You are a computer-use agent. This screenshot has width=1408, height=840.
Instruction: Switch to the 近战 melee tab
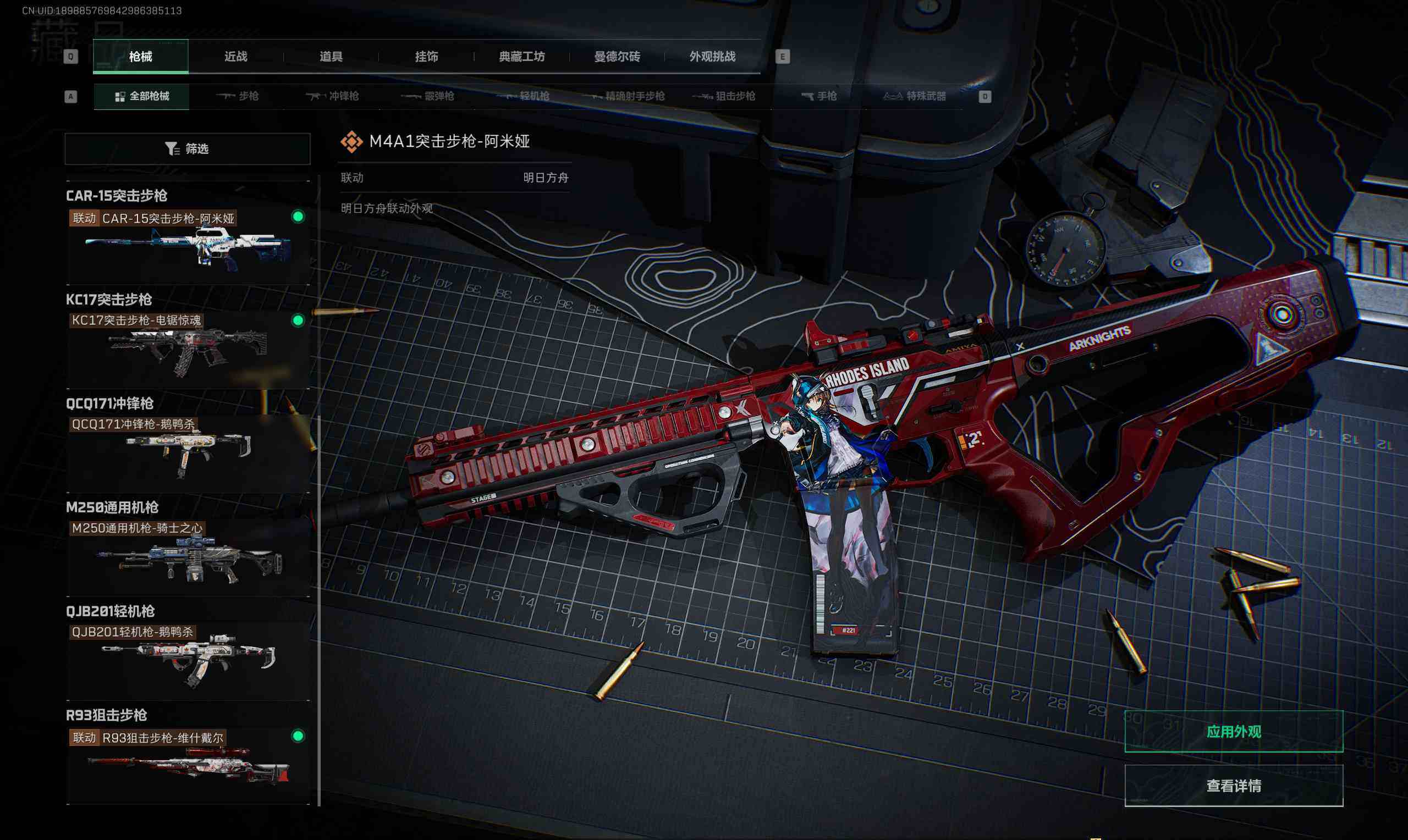[235, 57]
